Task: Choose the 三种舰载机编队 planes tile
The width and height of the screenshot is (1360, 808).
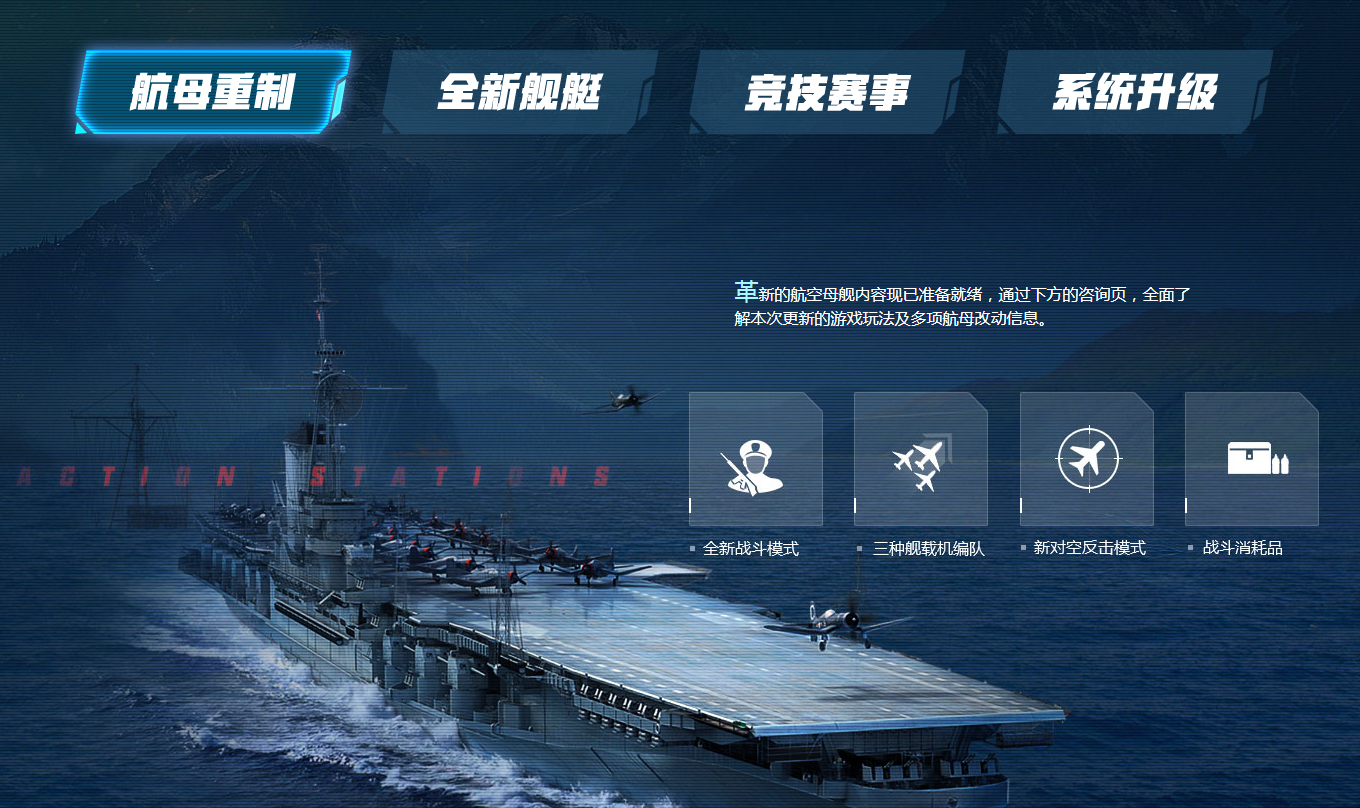Action: click(x=920, y=459)
